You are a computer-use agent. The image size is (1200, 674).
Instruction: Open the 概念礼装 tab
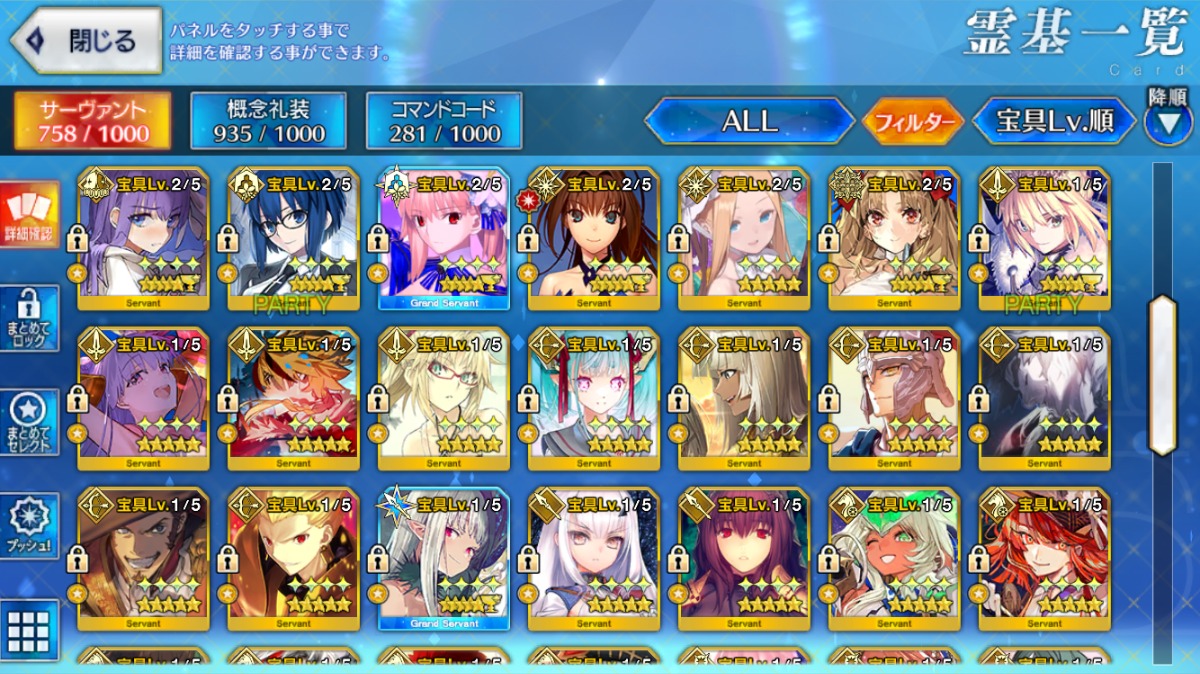pyautogui.click(x=268, y=121)
